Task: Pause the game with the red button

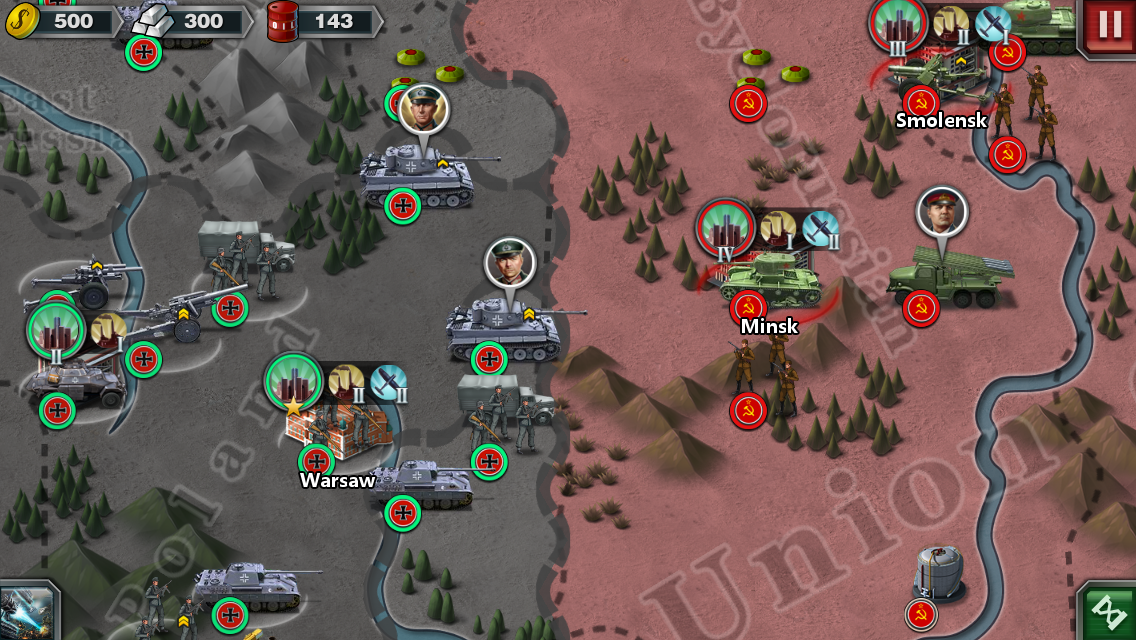Action: pyautogui.click(x=1109, y=25)
